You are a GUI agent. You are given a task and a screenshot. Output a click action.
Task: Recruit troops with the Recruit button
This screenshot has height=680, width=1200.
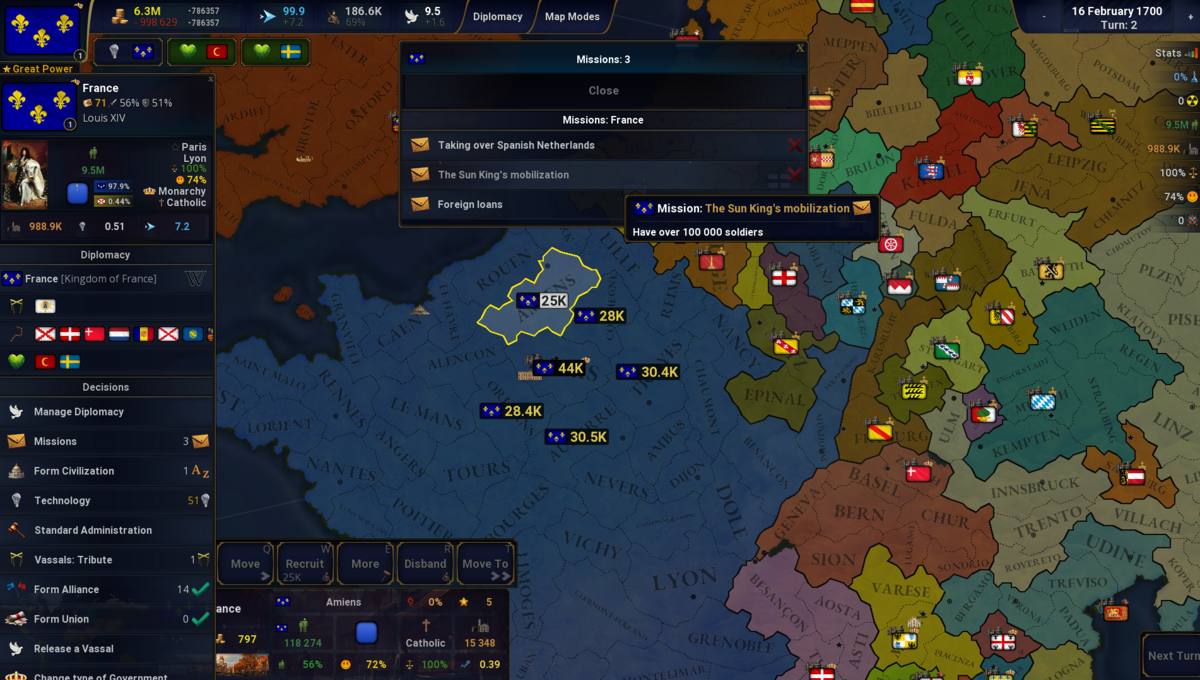coord(305,564)
